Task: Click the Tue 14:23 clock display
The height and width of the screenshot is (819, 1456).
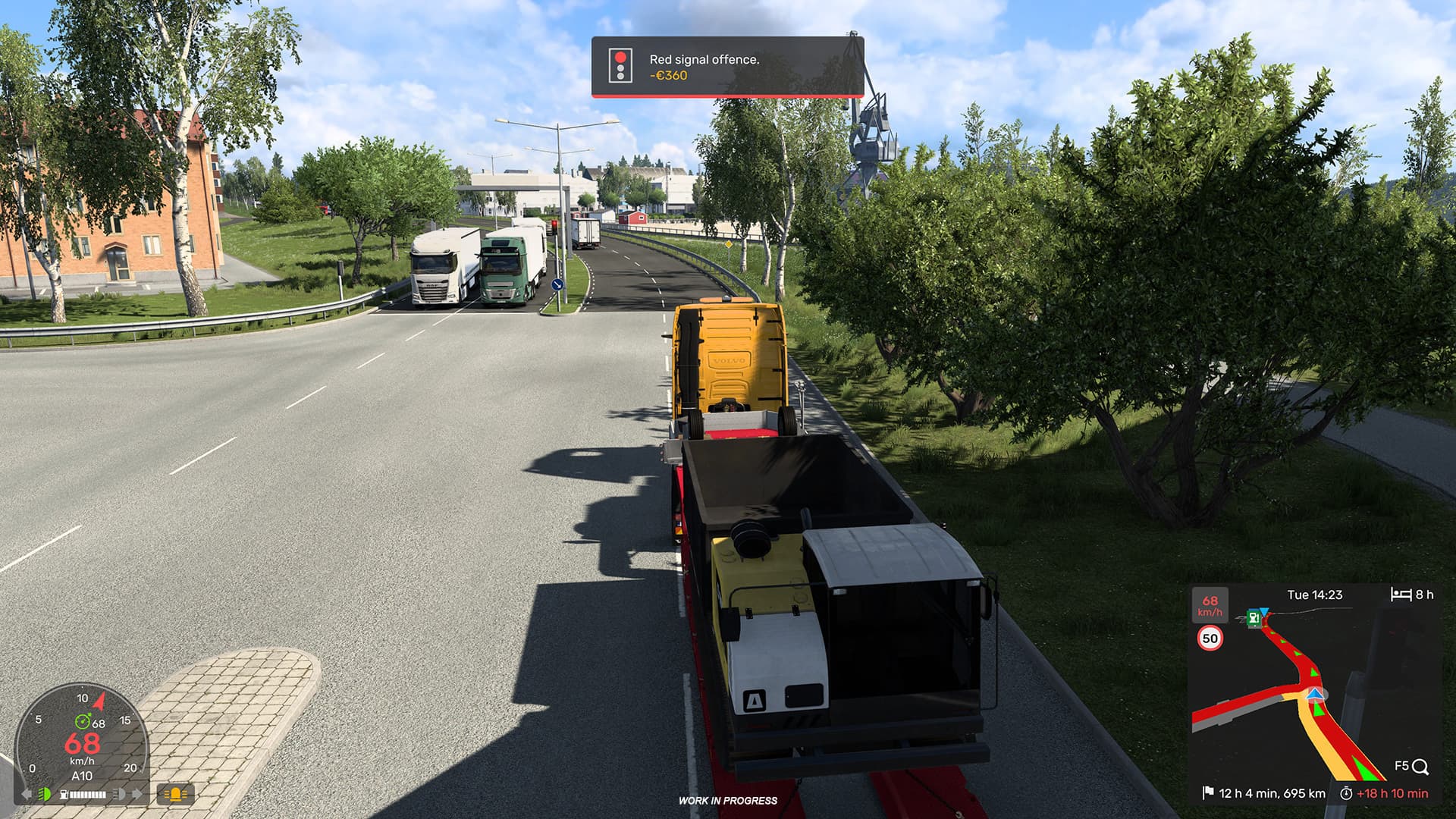Action: [x=1313, y=596]
